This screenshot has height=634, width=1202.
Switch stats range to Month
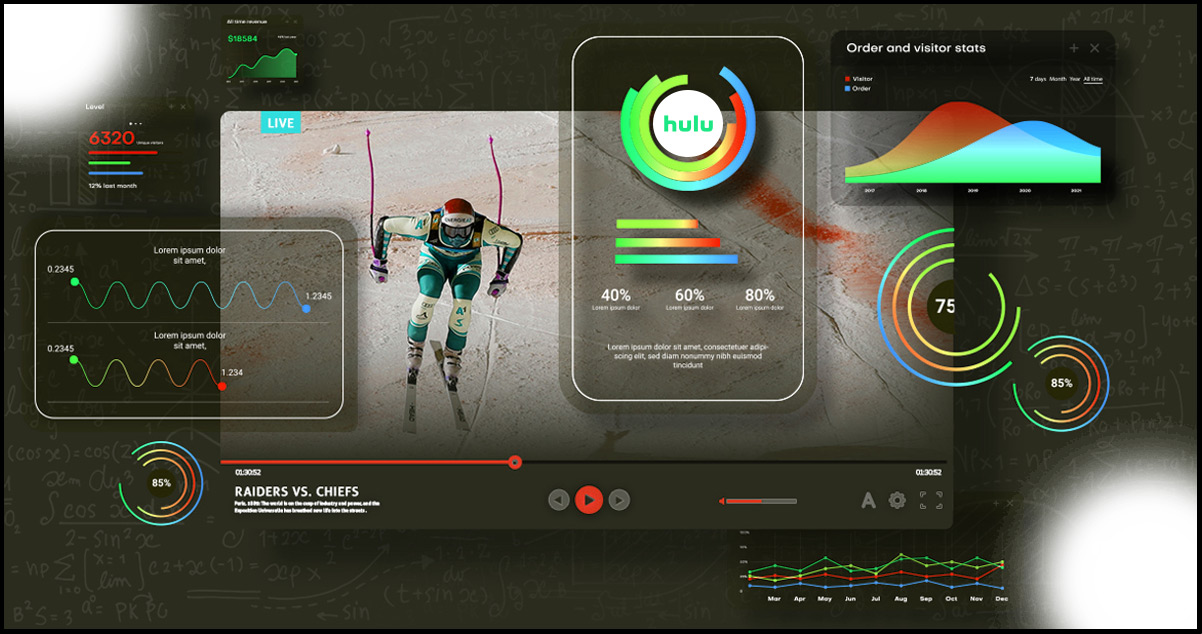pyautogui.click(x=1057, y=79)
